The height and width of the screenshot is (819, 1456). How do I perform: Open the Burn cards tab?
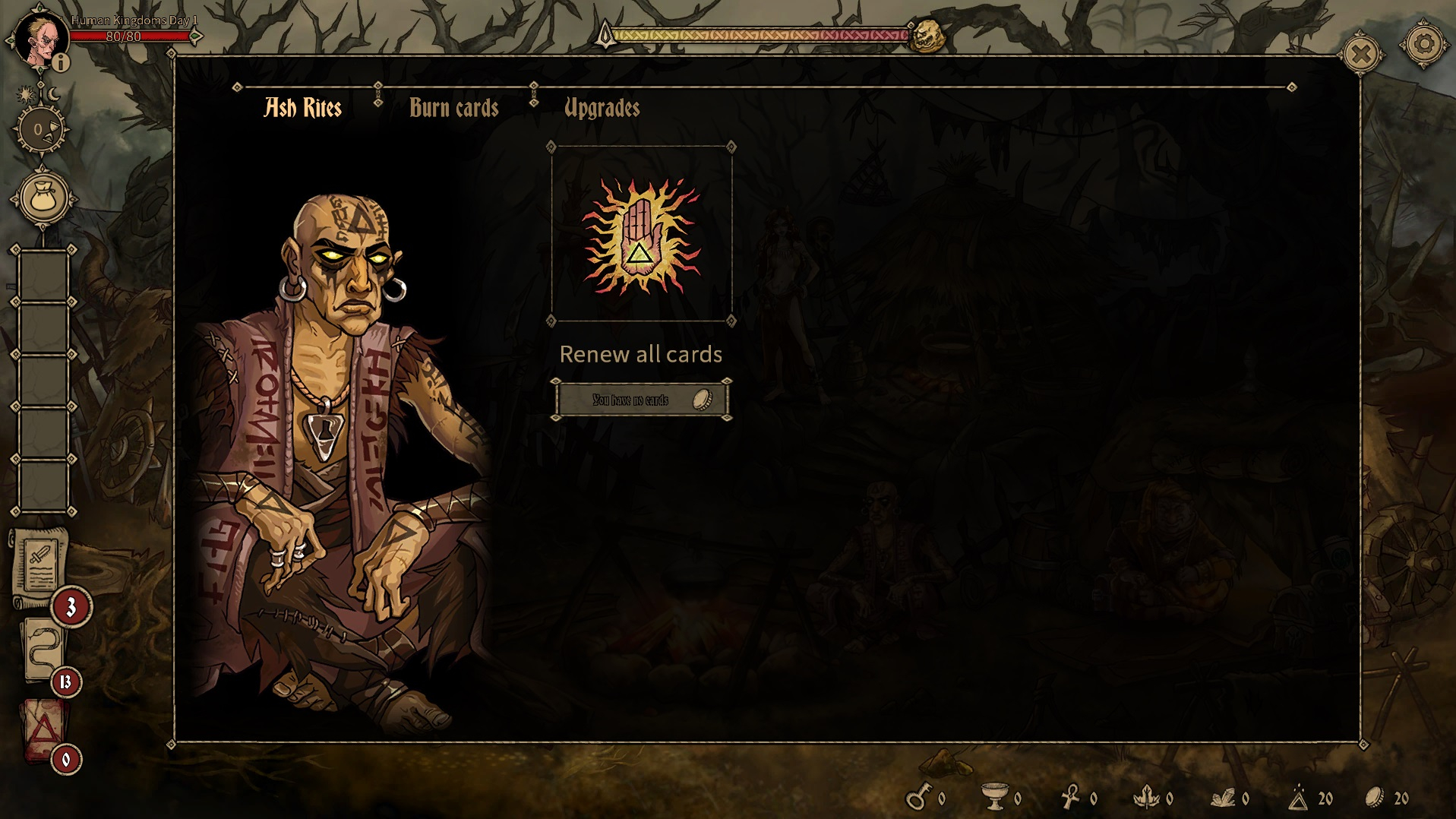click(x=453, y=108)
